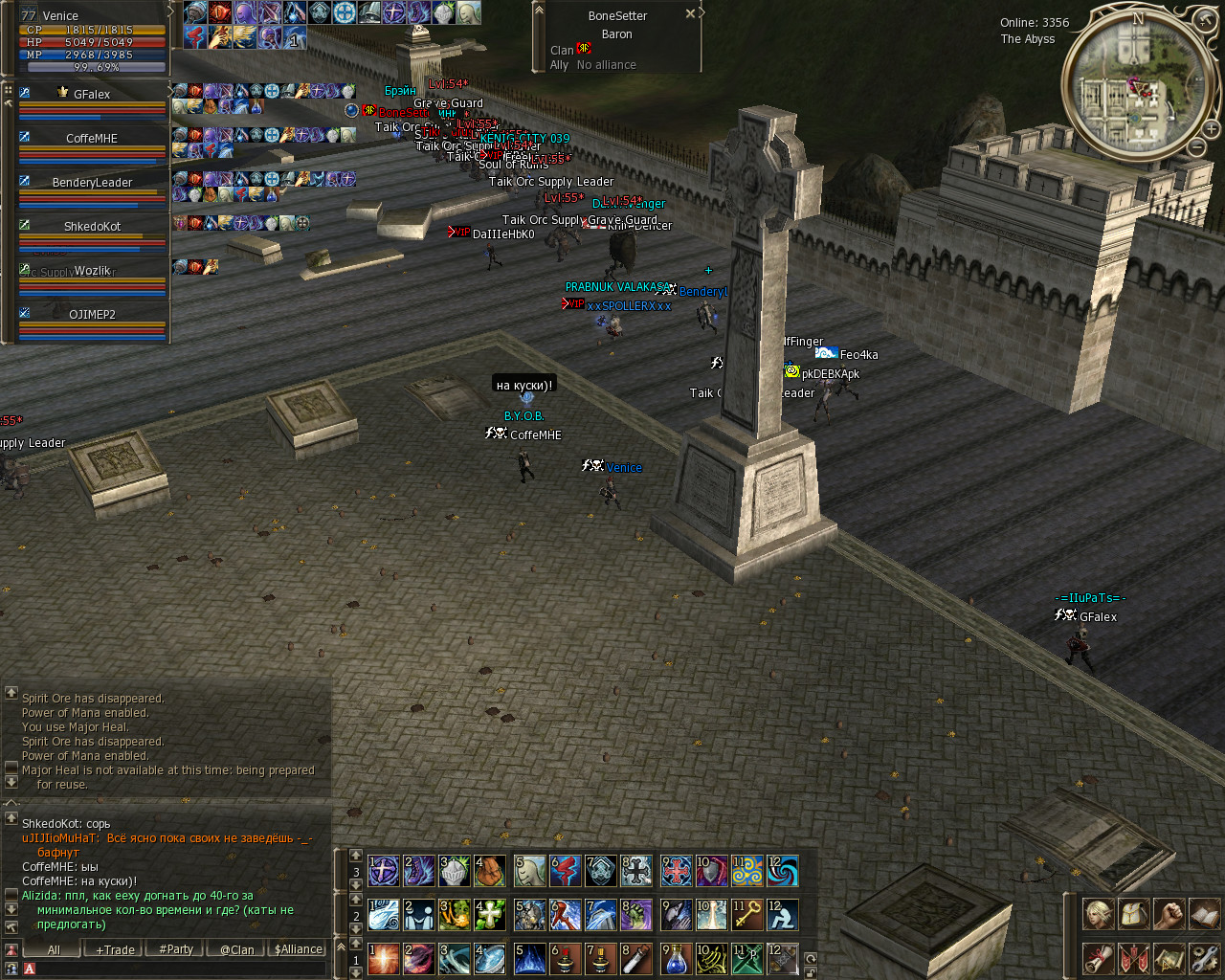Image resolution: width=1225 pixels, height=980 pixels.
Task: Use the blue mana potion in slot 9
Action: (677, 958)
